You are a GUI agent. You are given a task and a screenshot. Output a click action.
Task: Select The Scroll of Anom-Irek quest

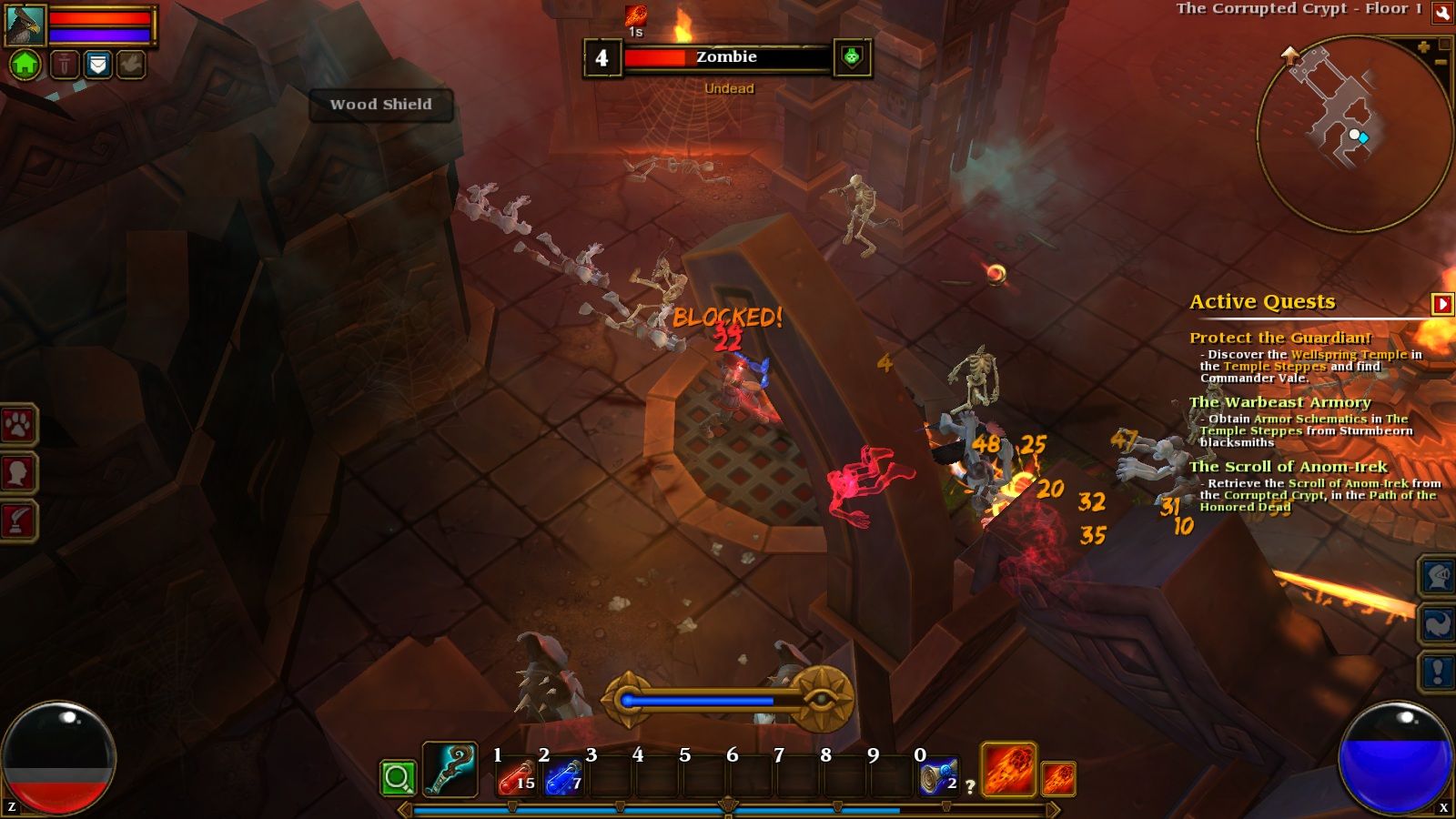(x=1288, y=467)
